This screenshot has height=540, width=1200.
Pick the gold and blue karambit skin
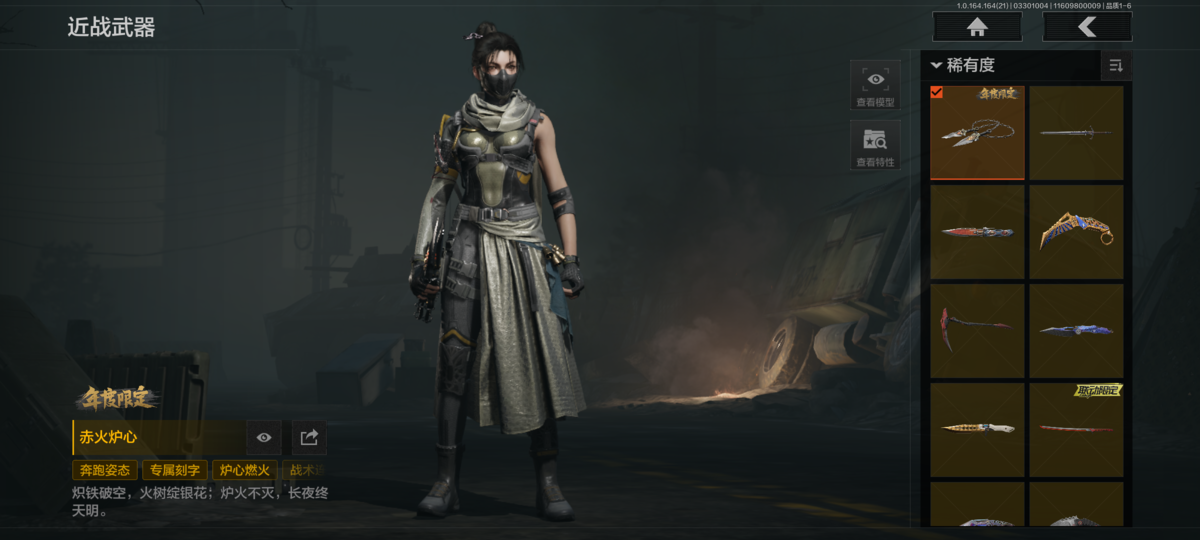click(1076, 232)
